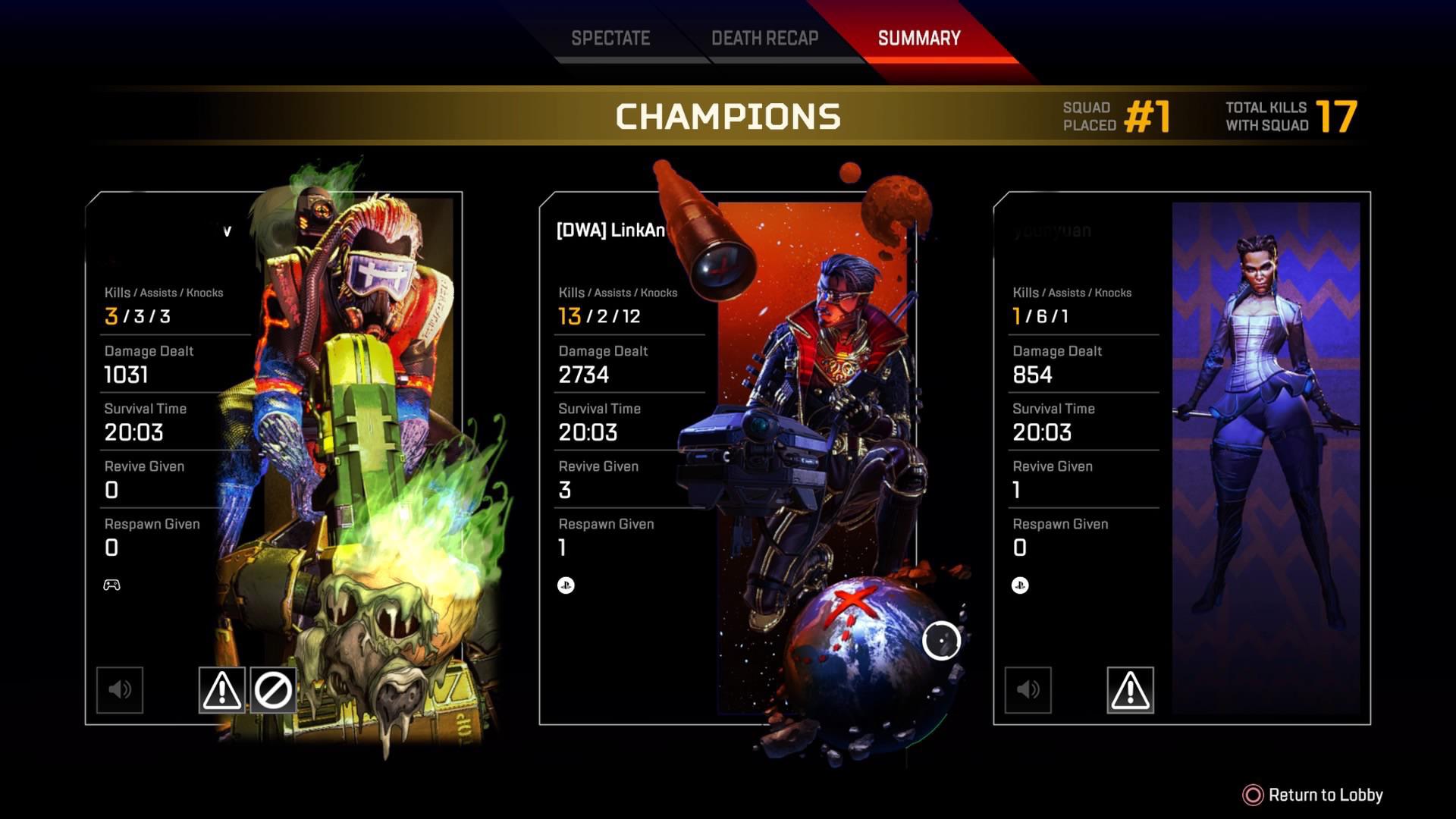The height and width of the screenshot is (819, 1456).
Task: Toggle mute on the third player's card
Action: pyautogui.click(x=1028, y=689)
